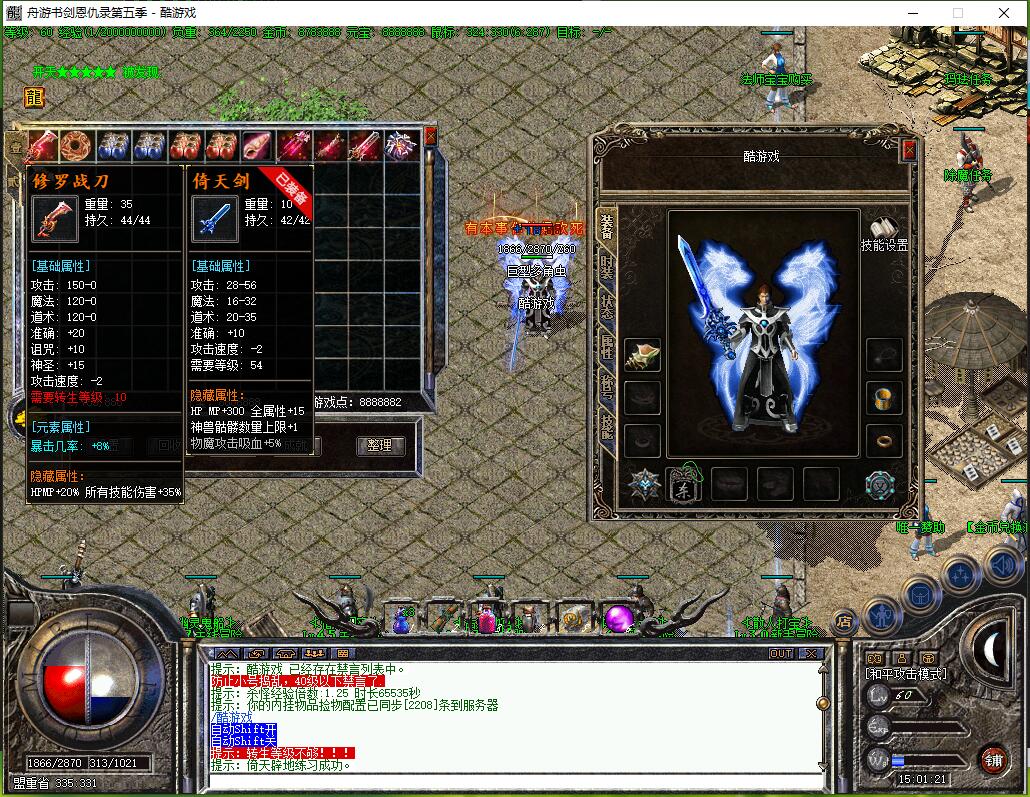This screenshot has width=1030, height=797.
Task: Use the purple orb in the hotbar
Action: coord(617,619)
